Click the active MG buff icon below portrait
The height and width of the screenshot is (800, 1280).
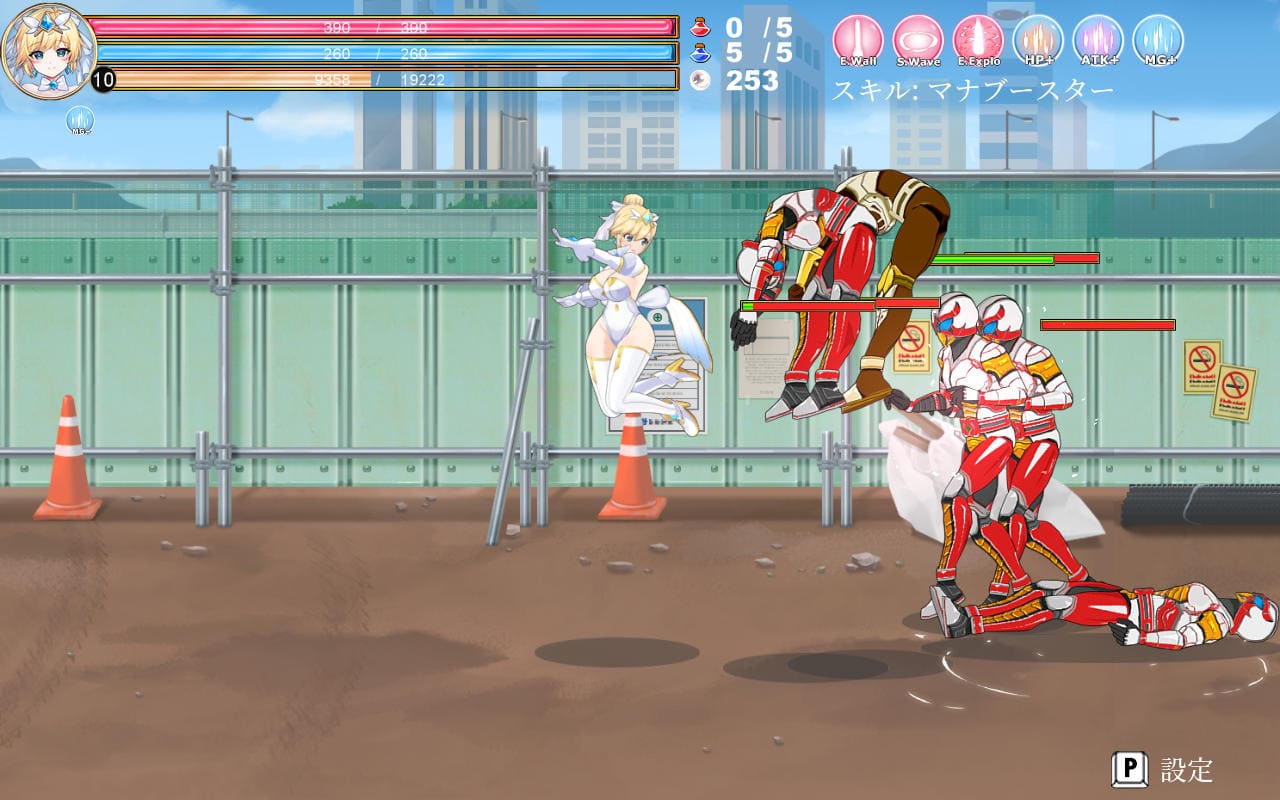click(80, 121)
